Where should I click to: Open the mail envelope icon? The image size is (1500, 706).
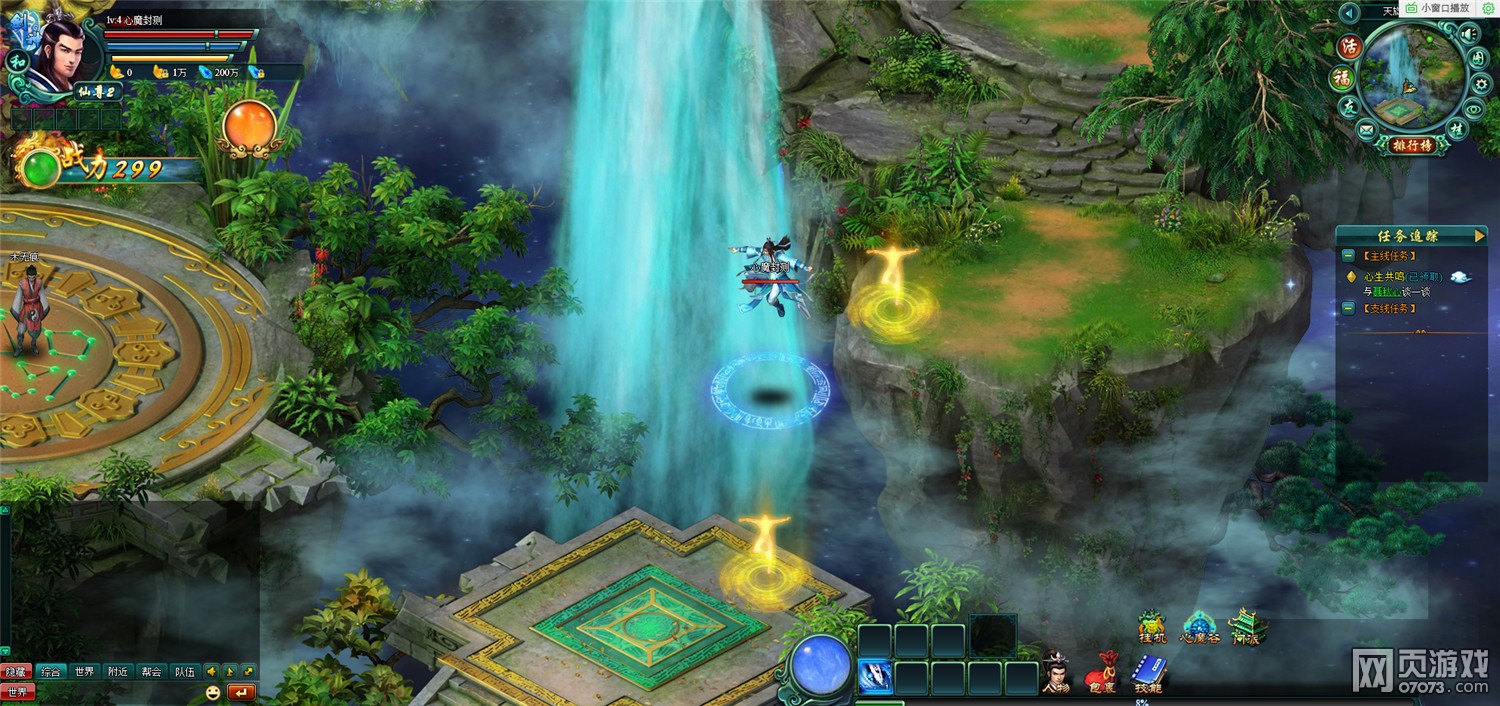click(x=1366, y=129)
